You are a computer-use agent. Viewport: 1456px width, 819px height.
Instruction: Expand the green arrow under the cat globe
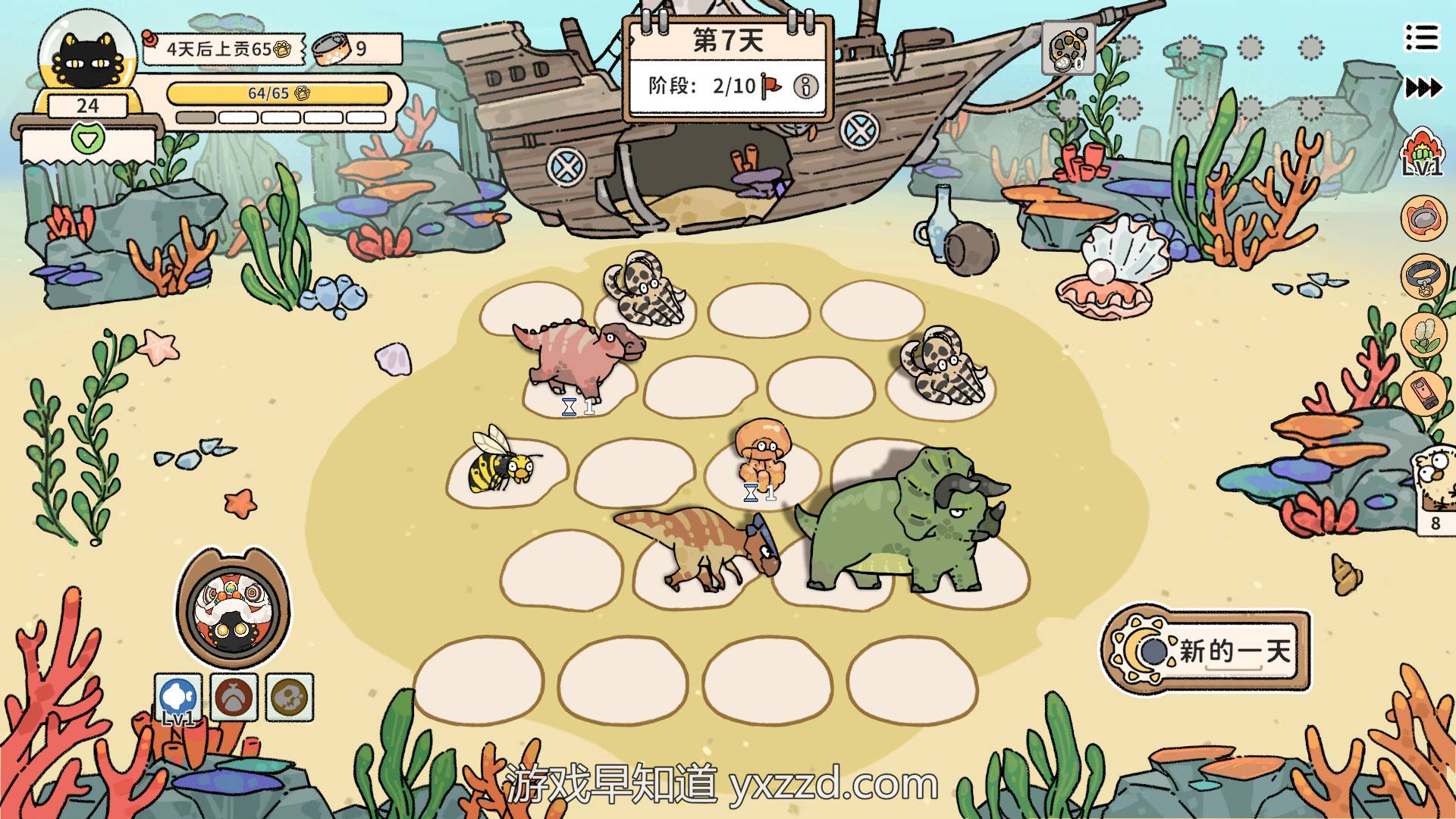pos(86,140)
